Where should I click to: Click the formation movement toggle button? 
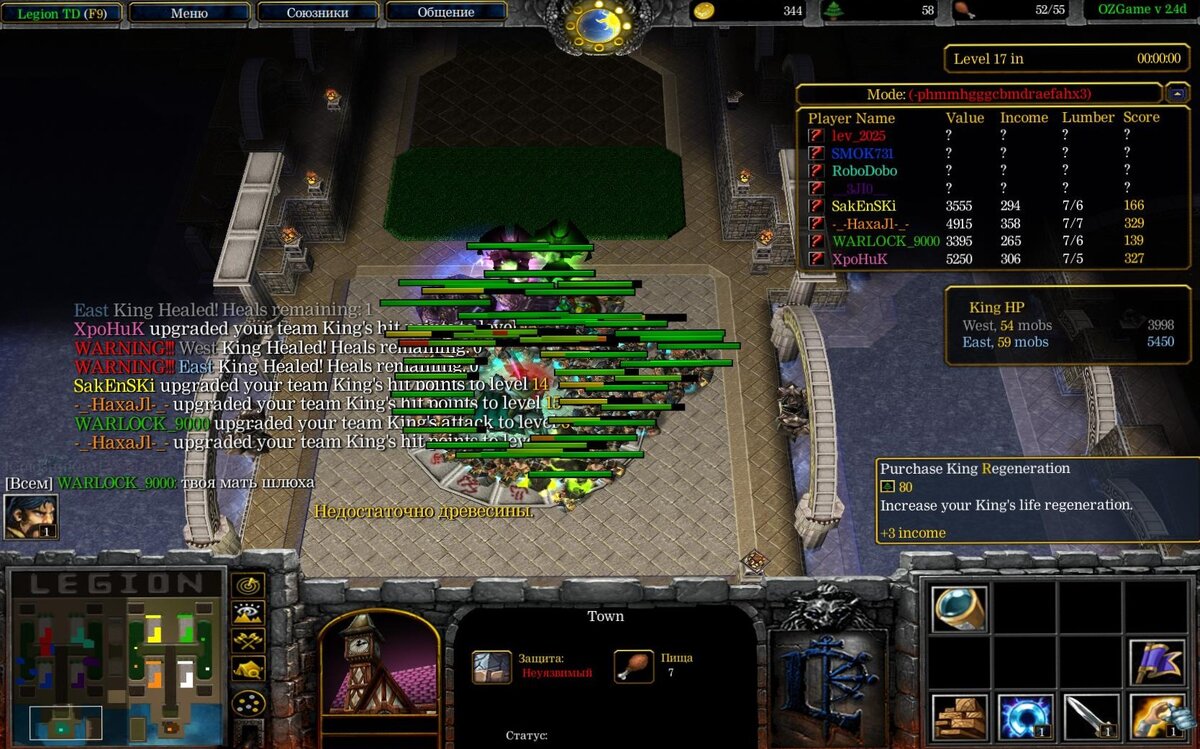(248, 702)
